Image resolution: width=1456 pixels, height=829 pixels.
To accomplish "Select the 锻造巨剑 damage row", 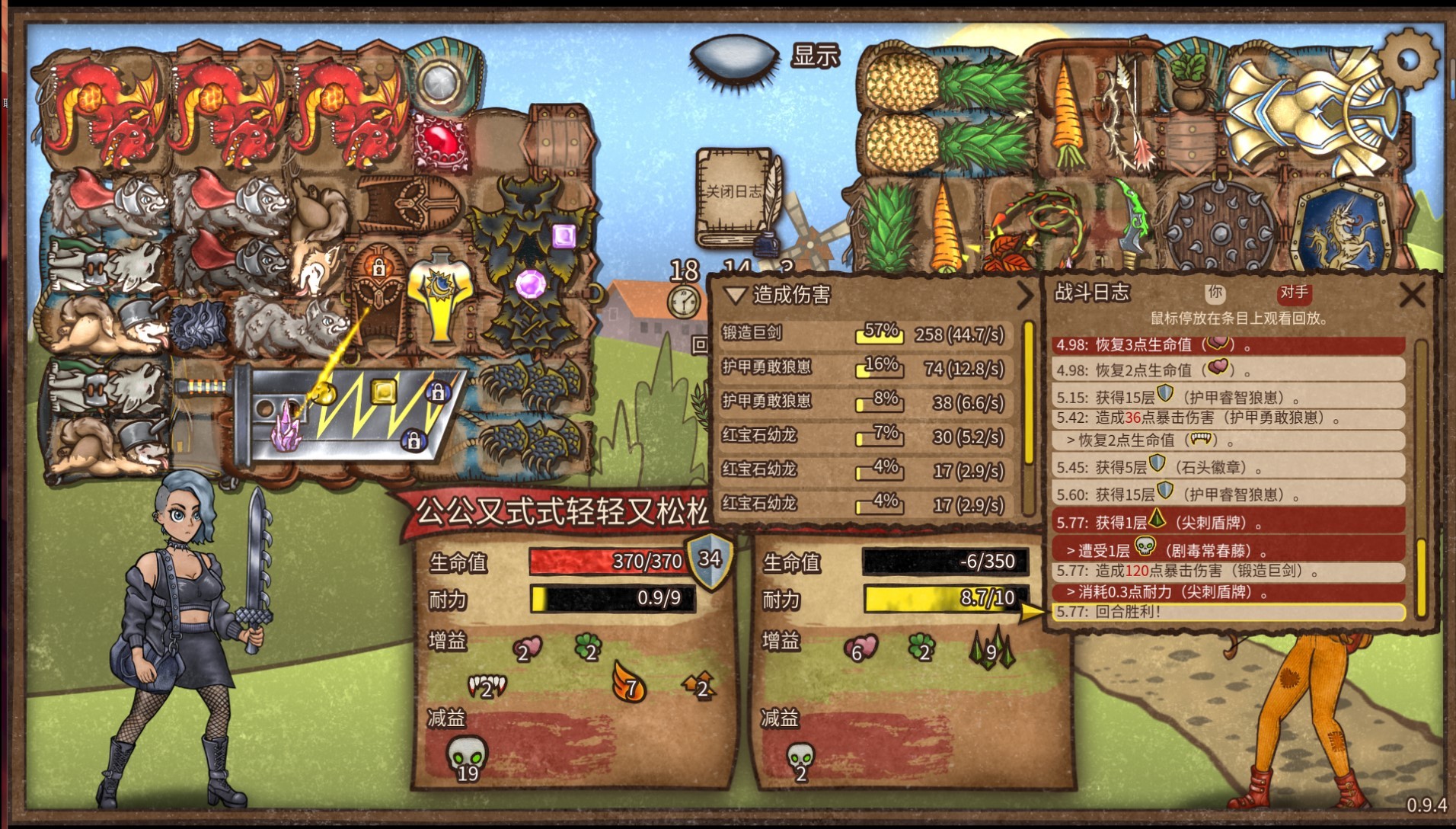I will click(864, 334).
